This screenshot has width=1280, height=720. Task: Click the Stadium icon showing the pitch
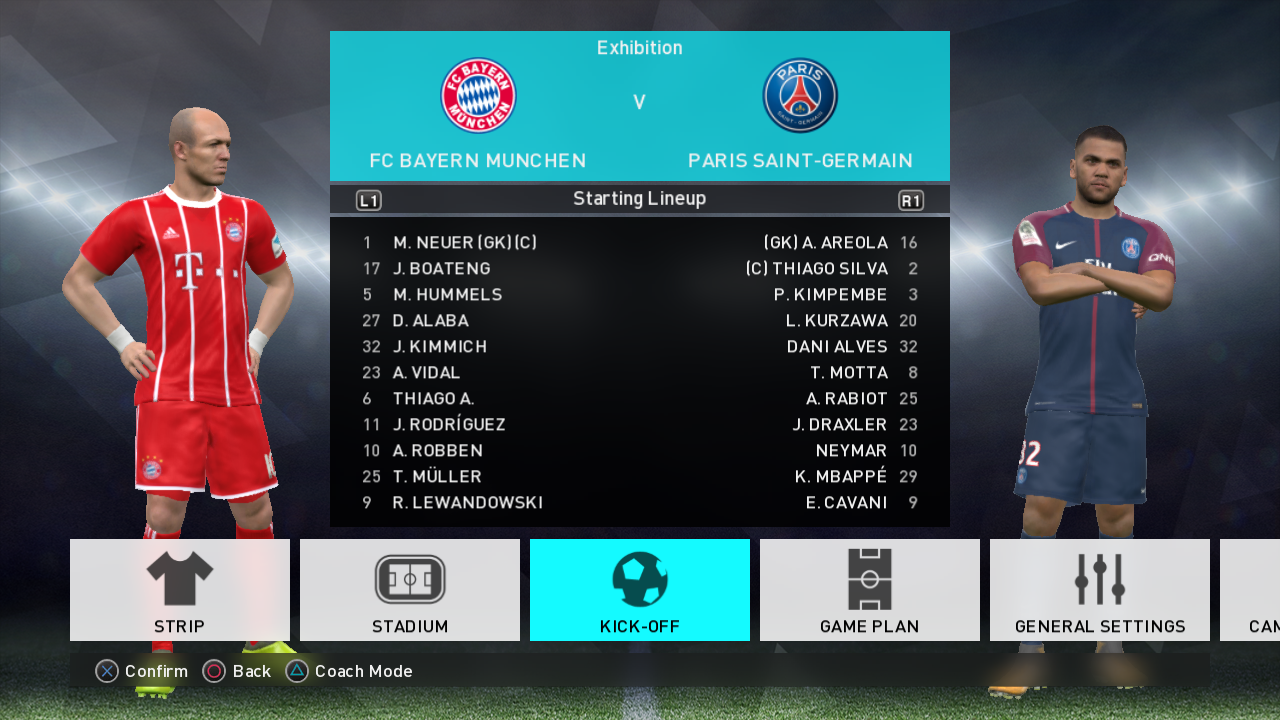[409, 580]
